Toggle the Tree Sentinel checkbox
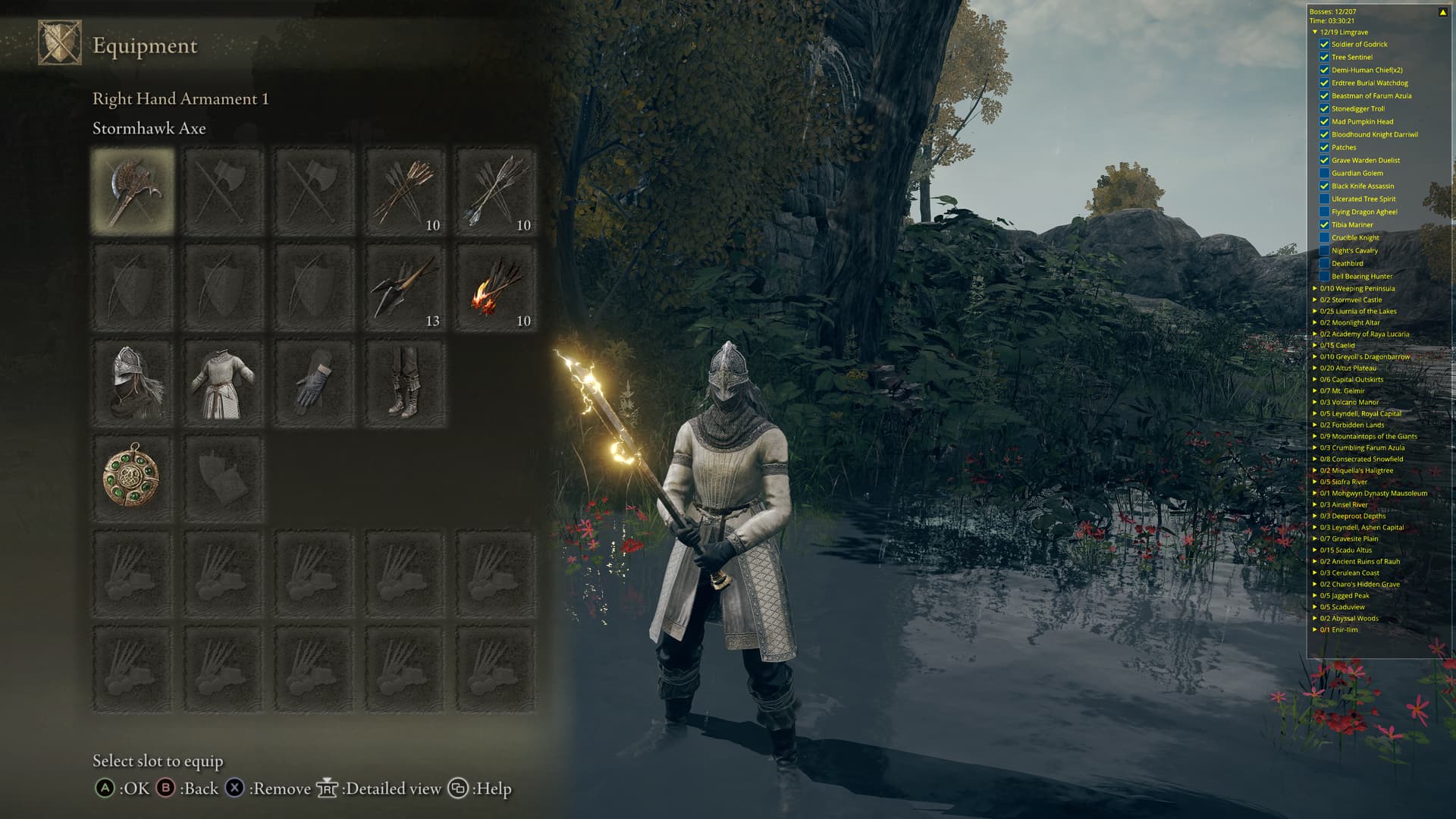The width and height of the screenshot is (1456, 819). pyautogui.click(x=1324, y=57)
